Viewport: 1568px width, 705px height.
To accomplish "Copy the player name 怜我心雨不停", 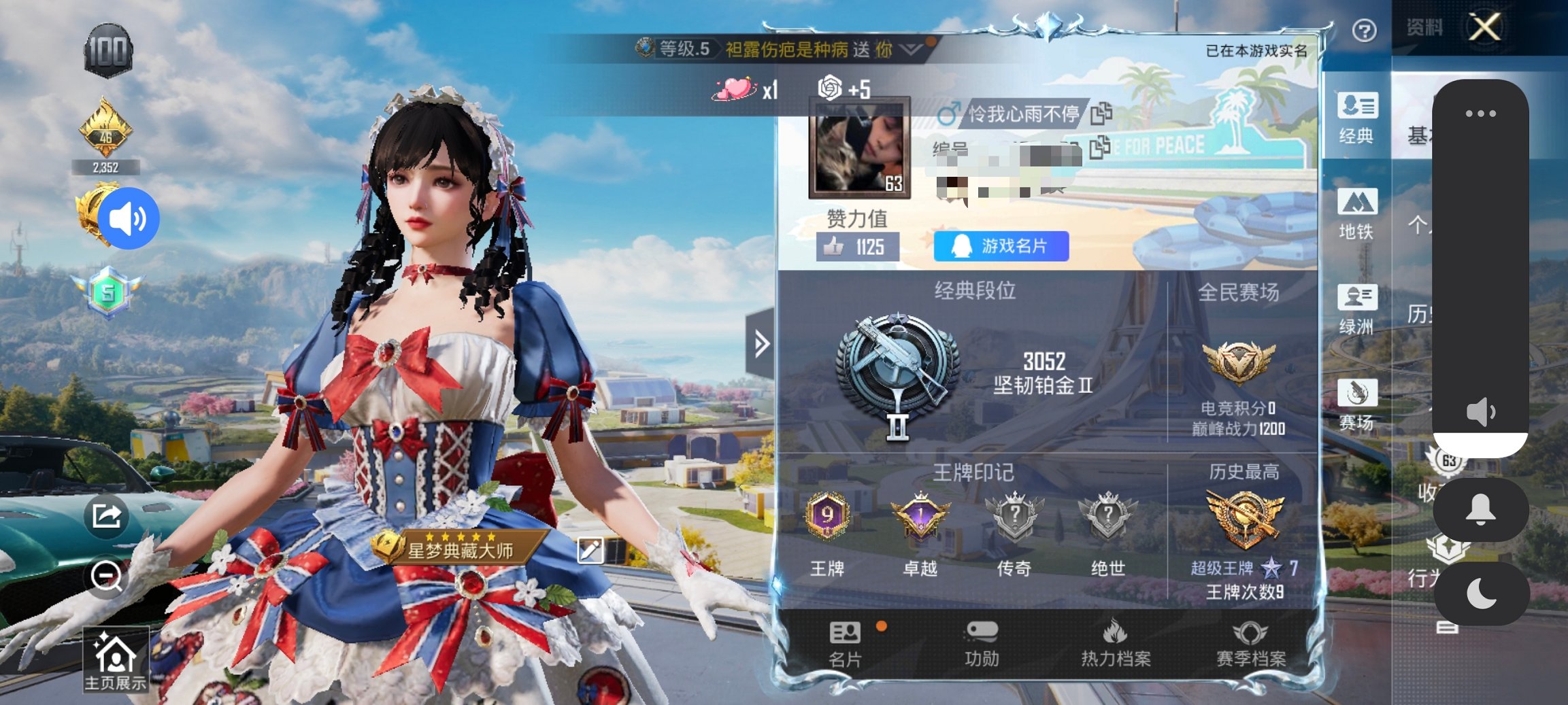I will [x=1101, y=114].
